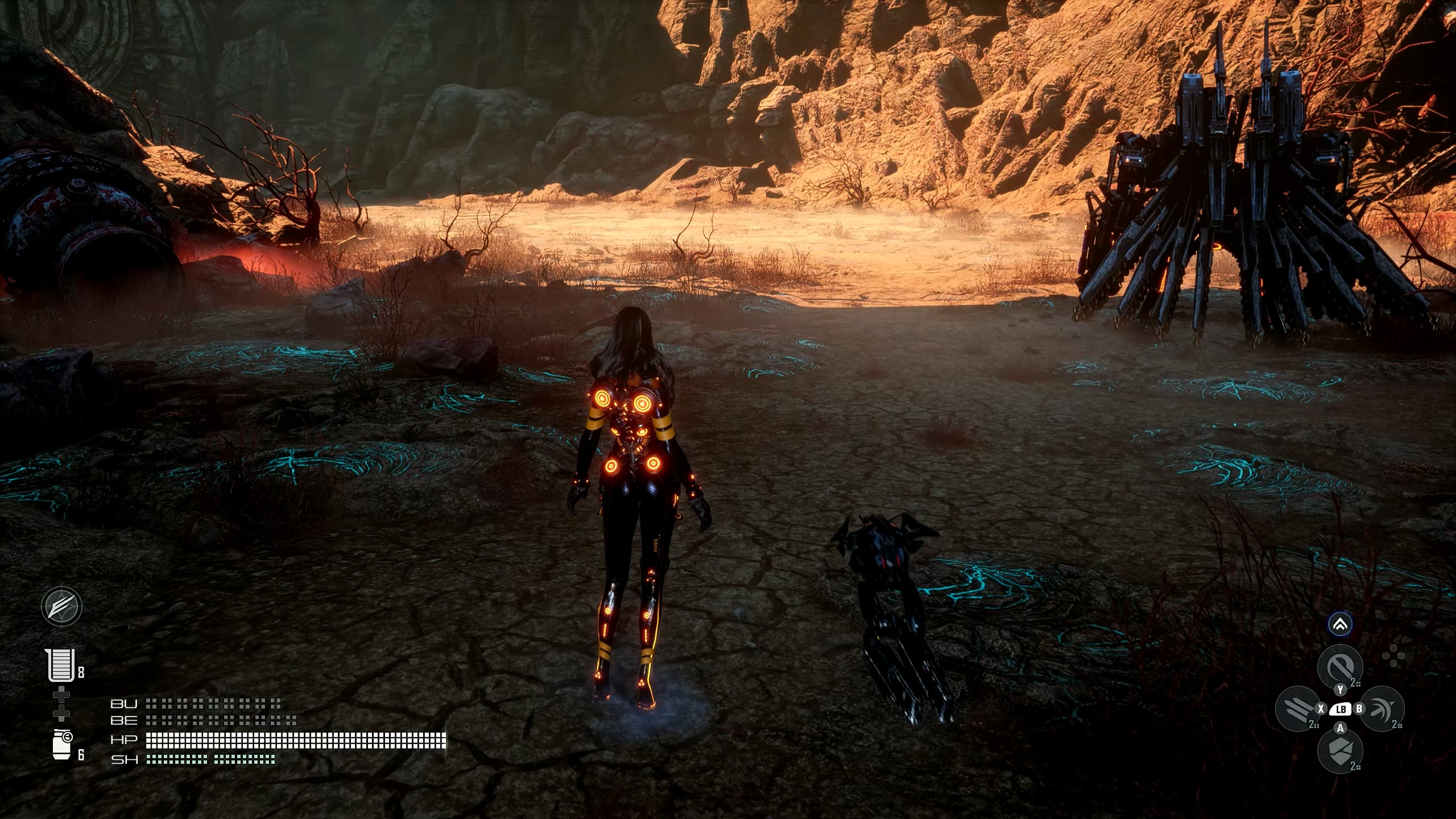Activate the cracked shield skill icon
This screenshot has width=1456, height=819.
pyautogui.click(x=1339, y=750)
